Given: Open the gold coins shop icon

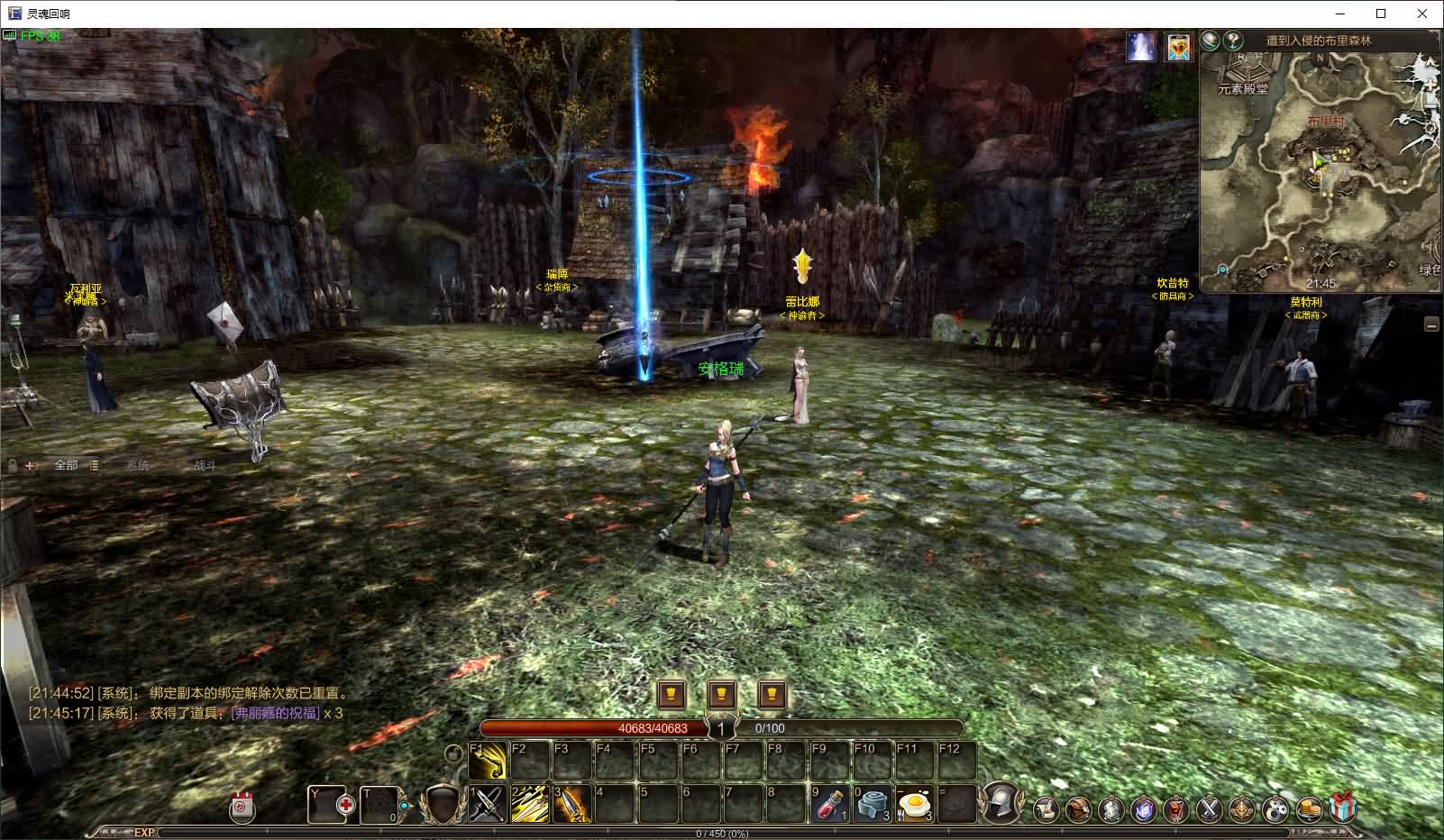Looking at the screenshot, I should (x=1309, y=809).
